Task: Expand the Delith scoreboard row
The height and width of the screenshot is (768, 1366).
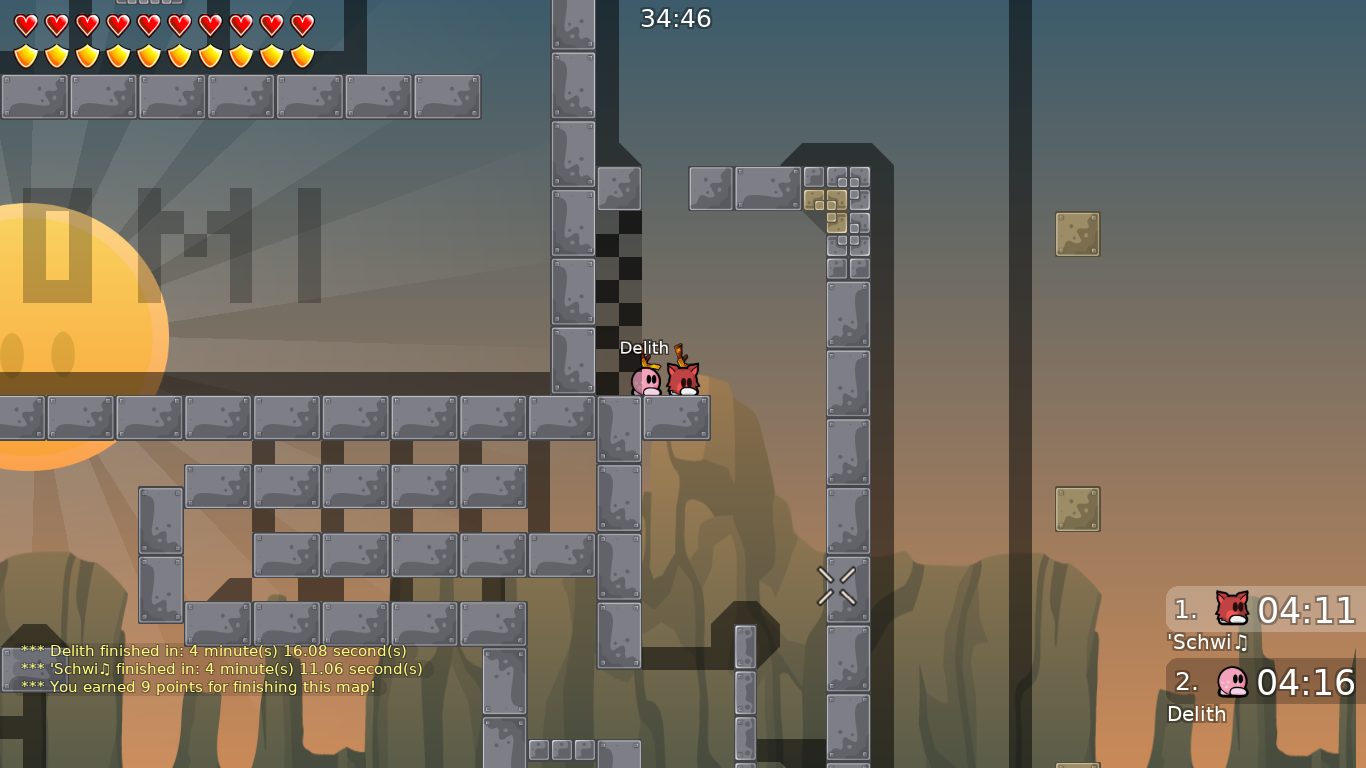Action: [1197, 714]
